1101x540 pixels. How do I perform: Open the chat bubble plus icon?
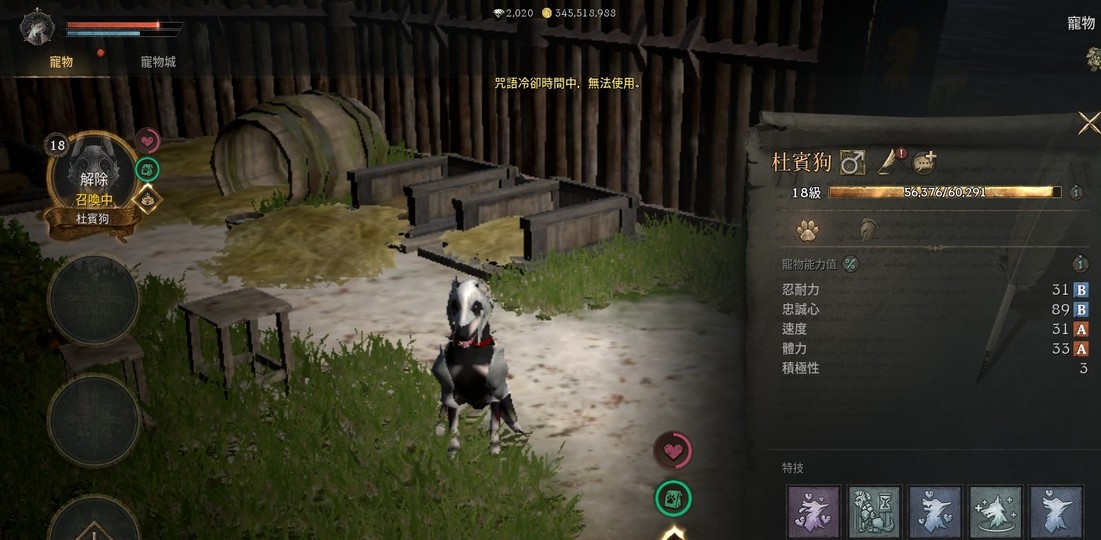pos(925,161)
